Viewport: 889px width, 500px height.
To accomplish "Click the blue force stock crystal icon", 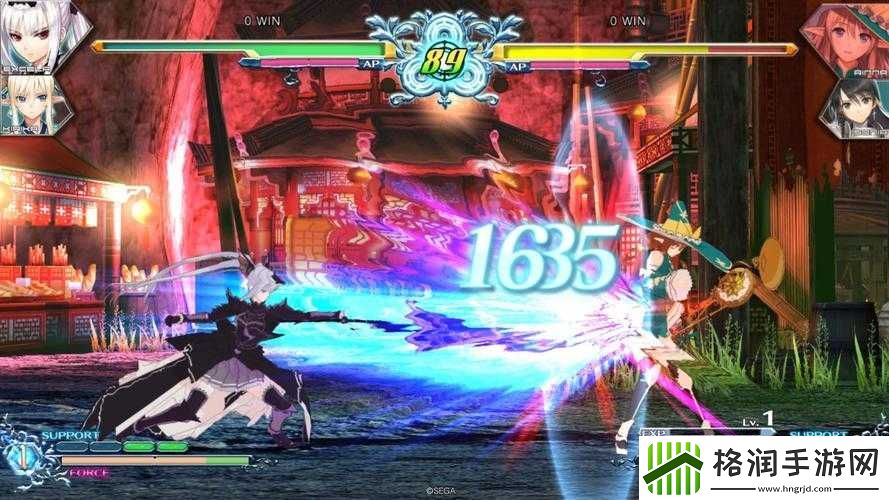I will pos(19,456).
